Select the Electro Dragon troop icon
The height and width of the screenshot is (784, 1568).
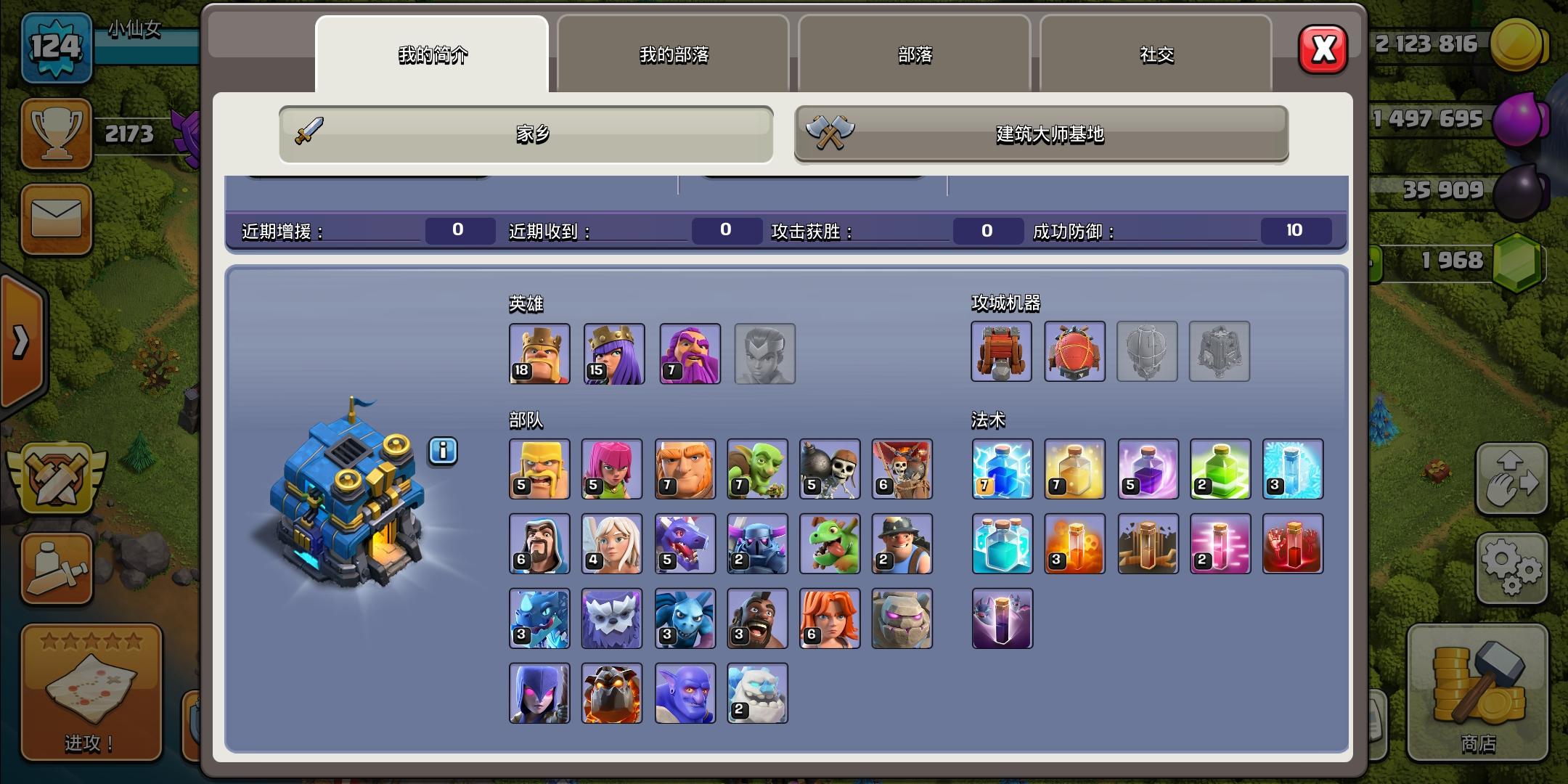(x=540, y=618)
